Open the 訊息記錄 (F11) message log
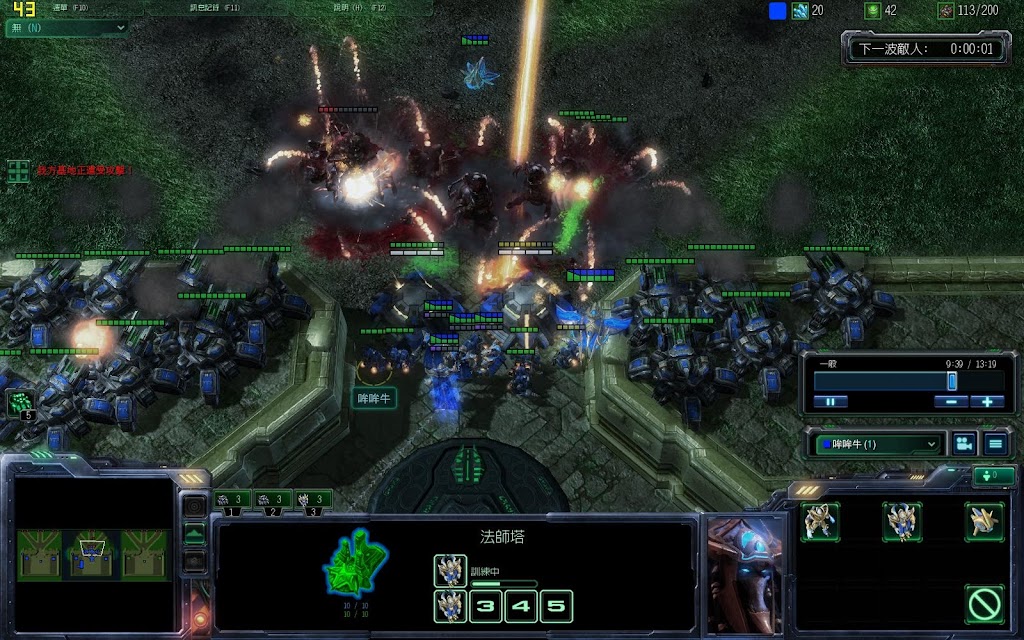The image size is (1024, 640). click(x=215, y=8)
